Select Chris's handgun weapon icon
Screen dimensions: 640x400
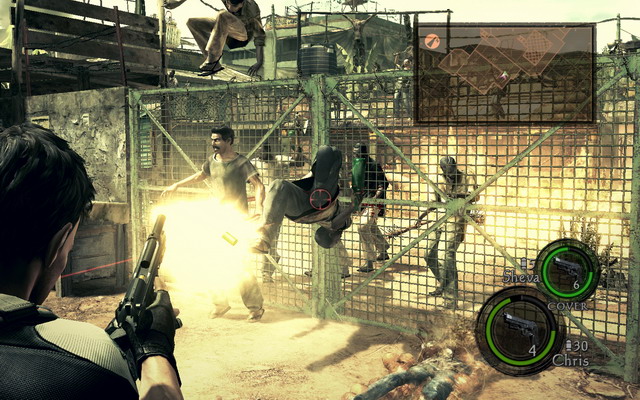(x=519, y=329)
